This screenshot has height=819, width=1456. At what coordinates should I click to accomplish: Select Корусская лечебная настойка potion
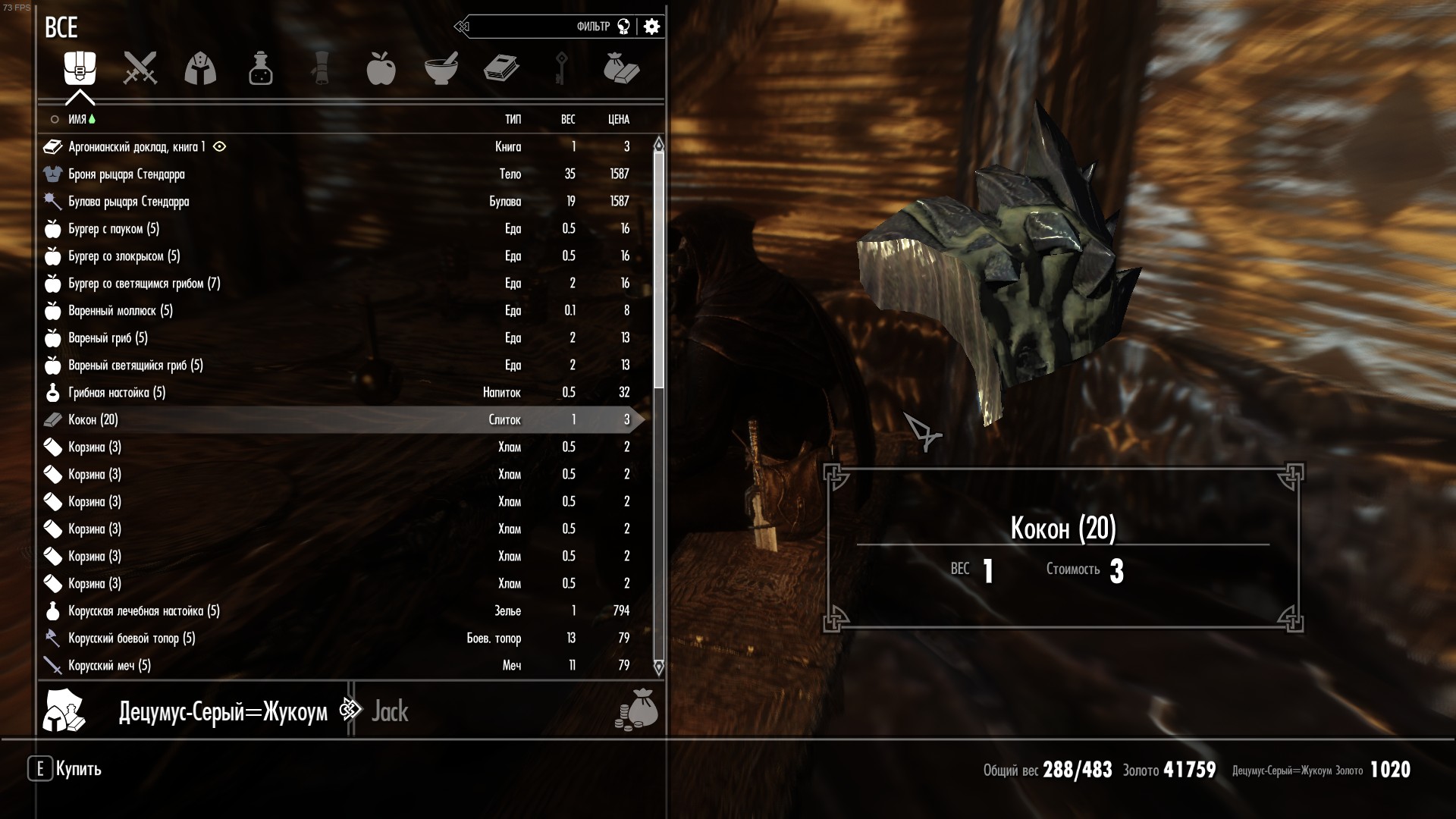tap(144, 611)
